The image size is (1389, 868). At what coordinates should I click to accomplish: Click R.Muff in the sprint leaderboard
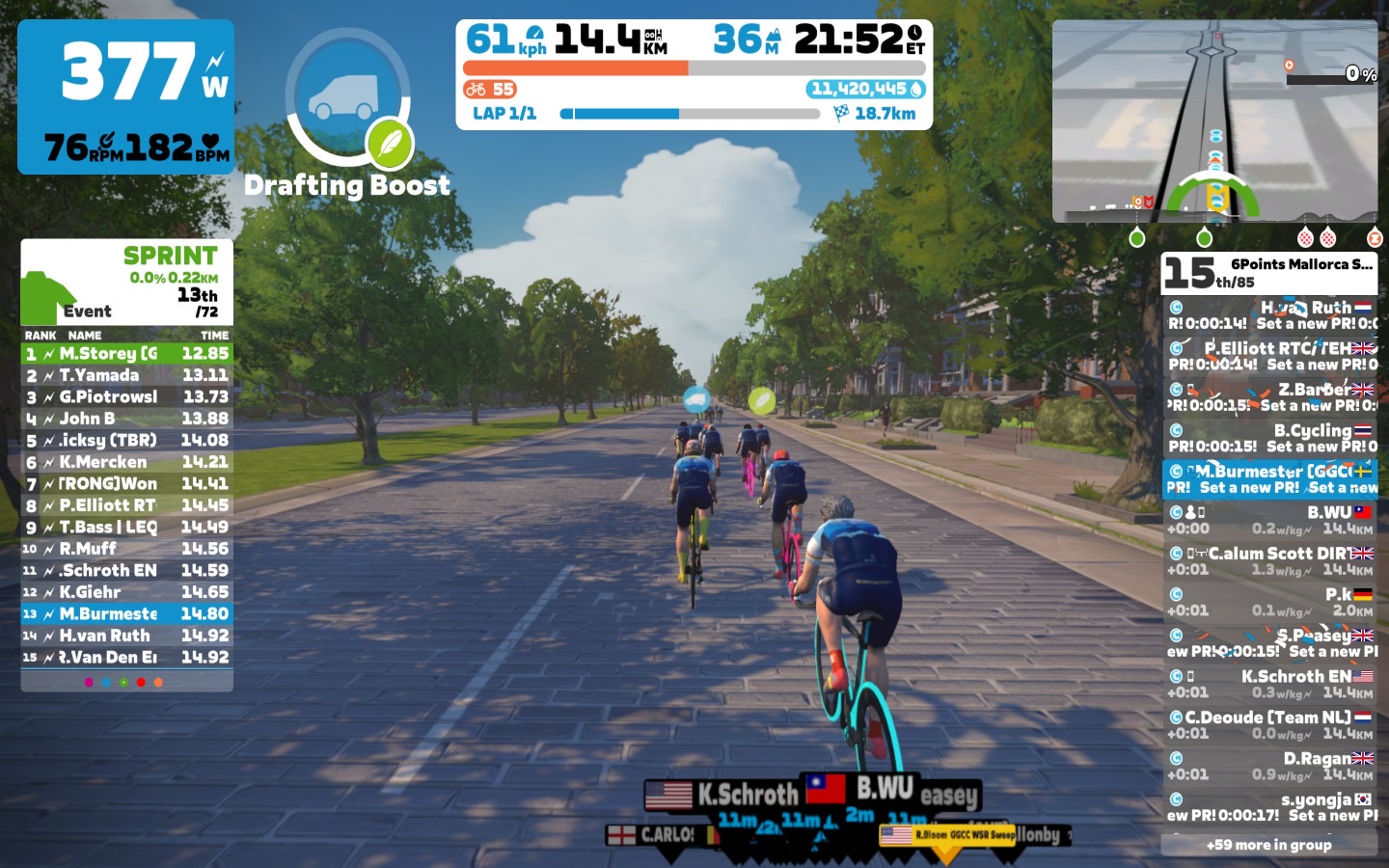point(126,549)
